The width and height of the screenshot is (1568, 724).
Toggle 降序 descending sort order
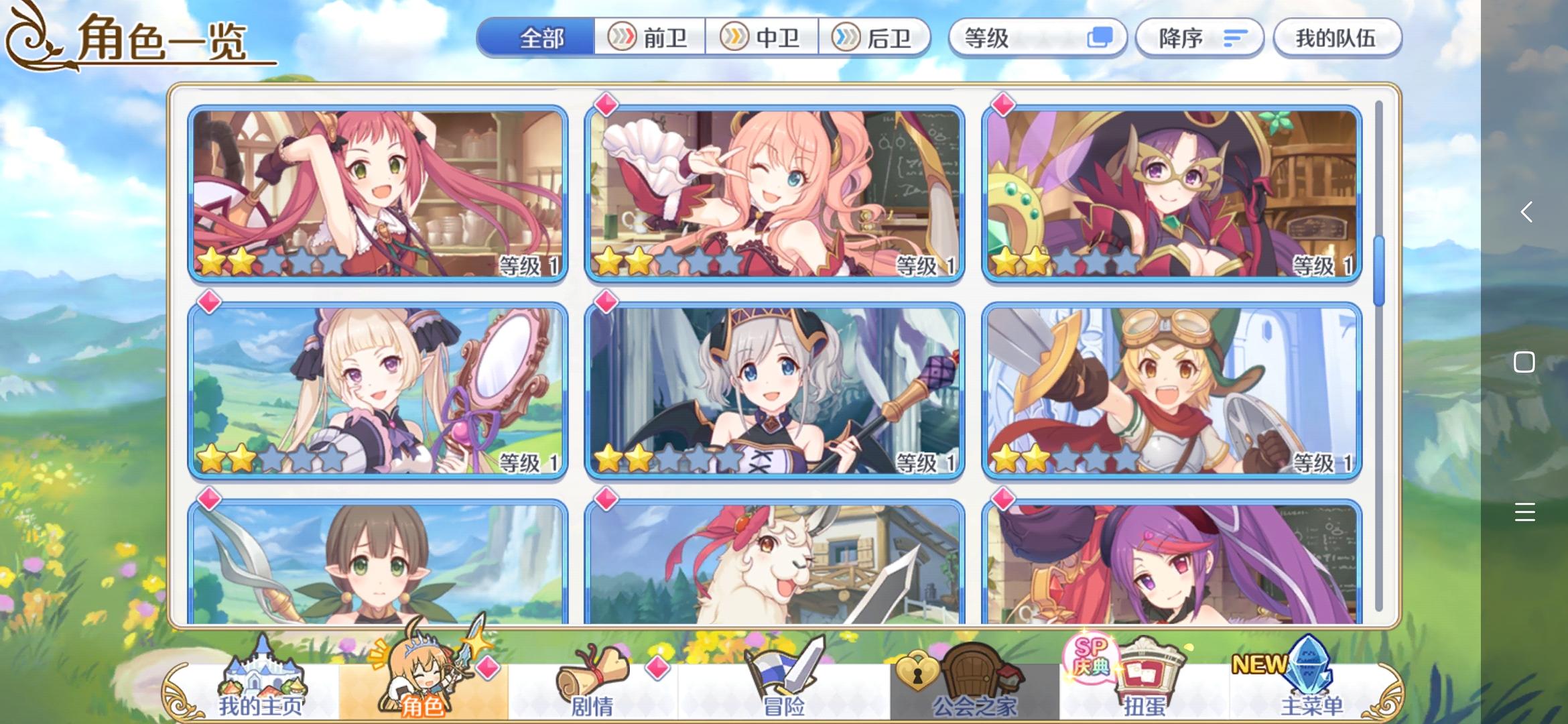coord(1199,38)
